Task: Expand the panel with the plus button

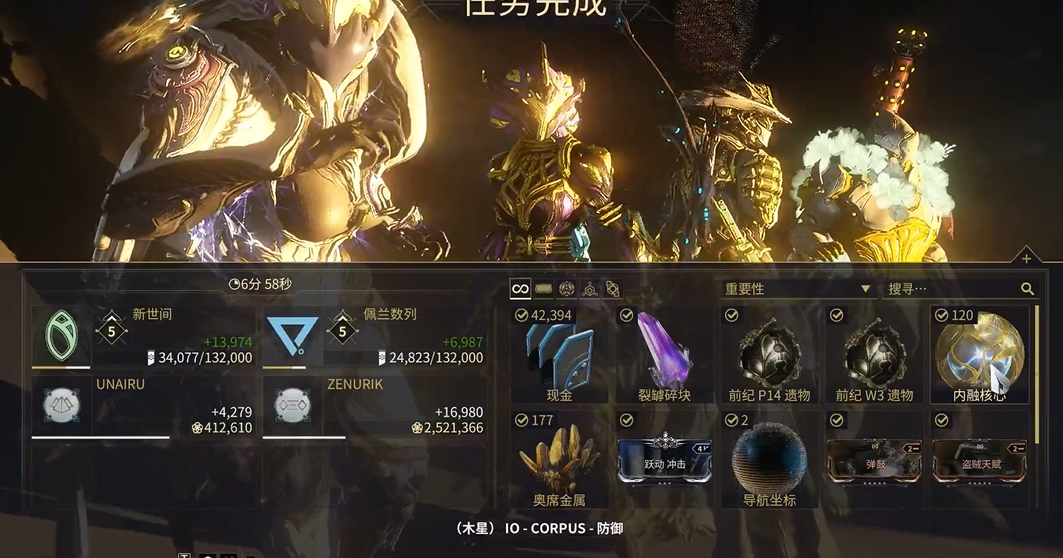Action: point(1026,259)
